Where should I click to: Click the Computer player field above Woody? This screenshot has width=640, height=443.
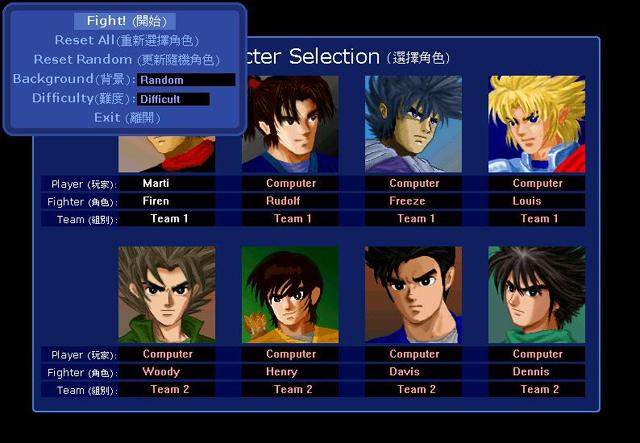click(167, 354)
